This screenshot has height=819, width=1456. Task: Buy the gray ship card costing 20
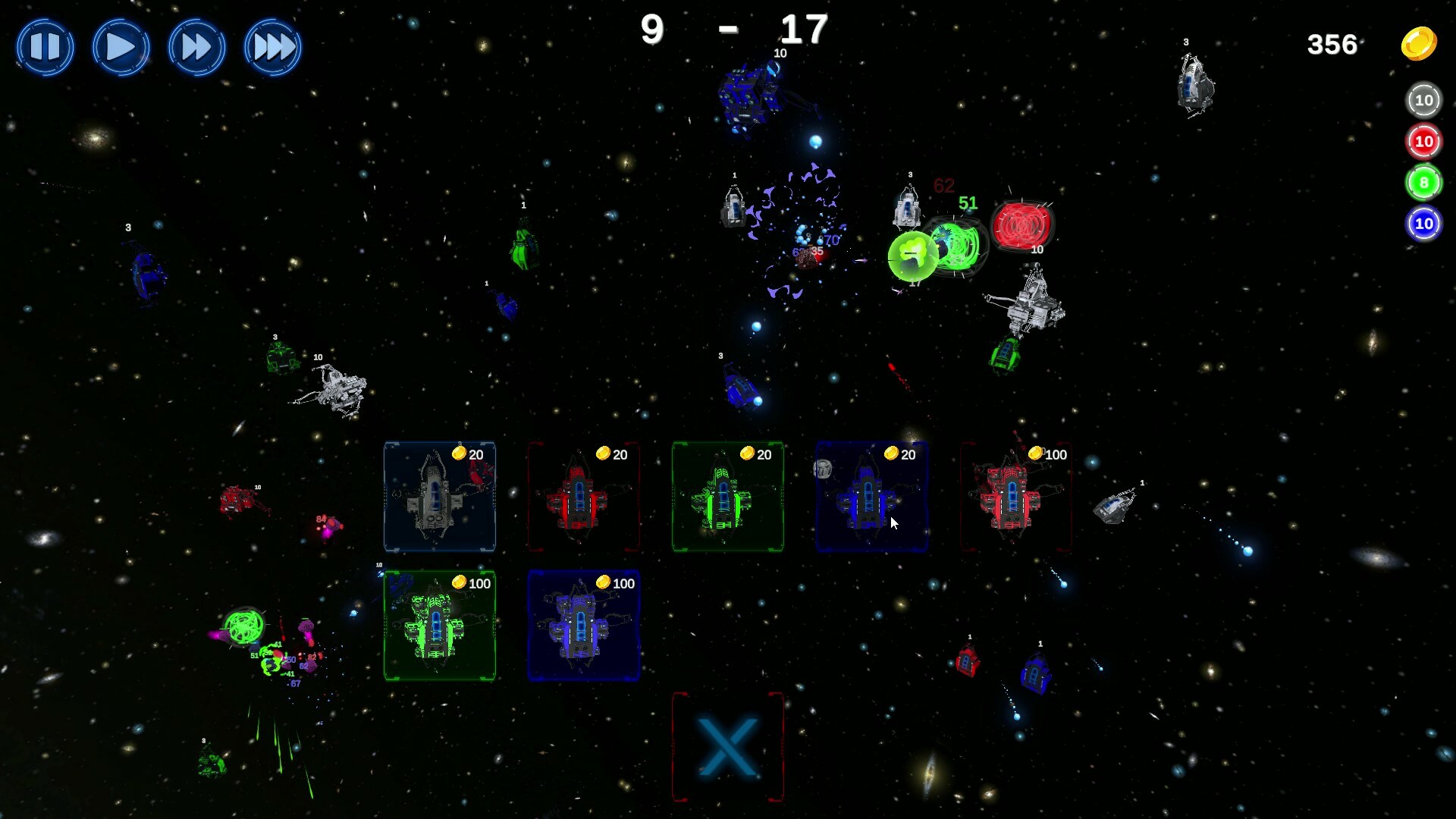(x=440, y=498)
